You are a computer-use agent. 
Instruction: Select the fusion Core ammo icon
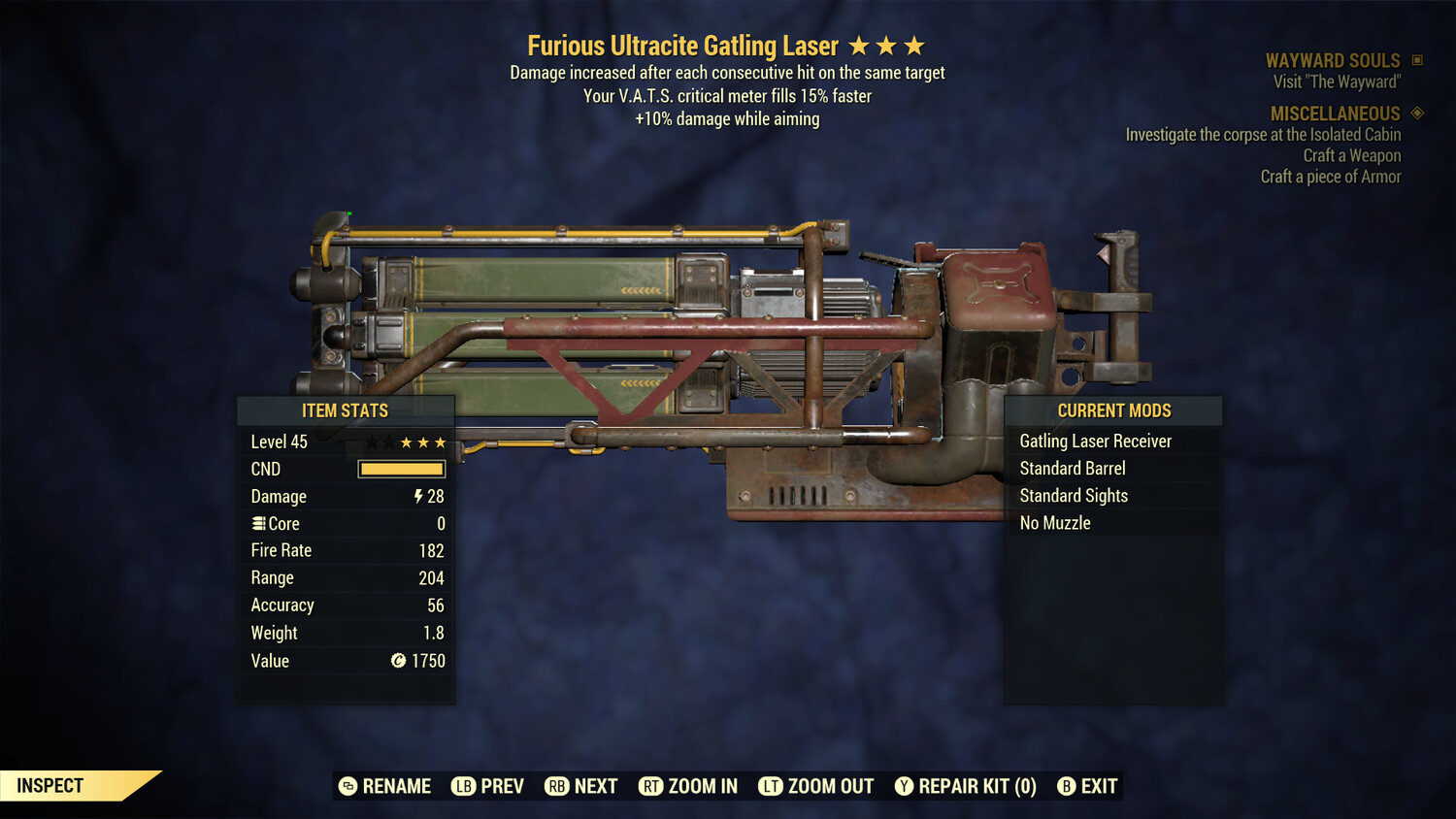click(259, 523)
